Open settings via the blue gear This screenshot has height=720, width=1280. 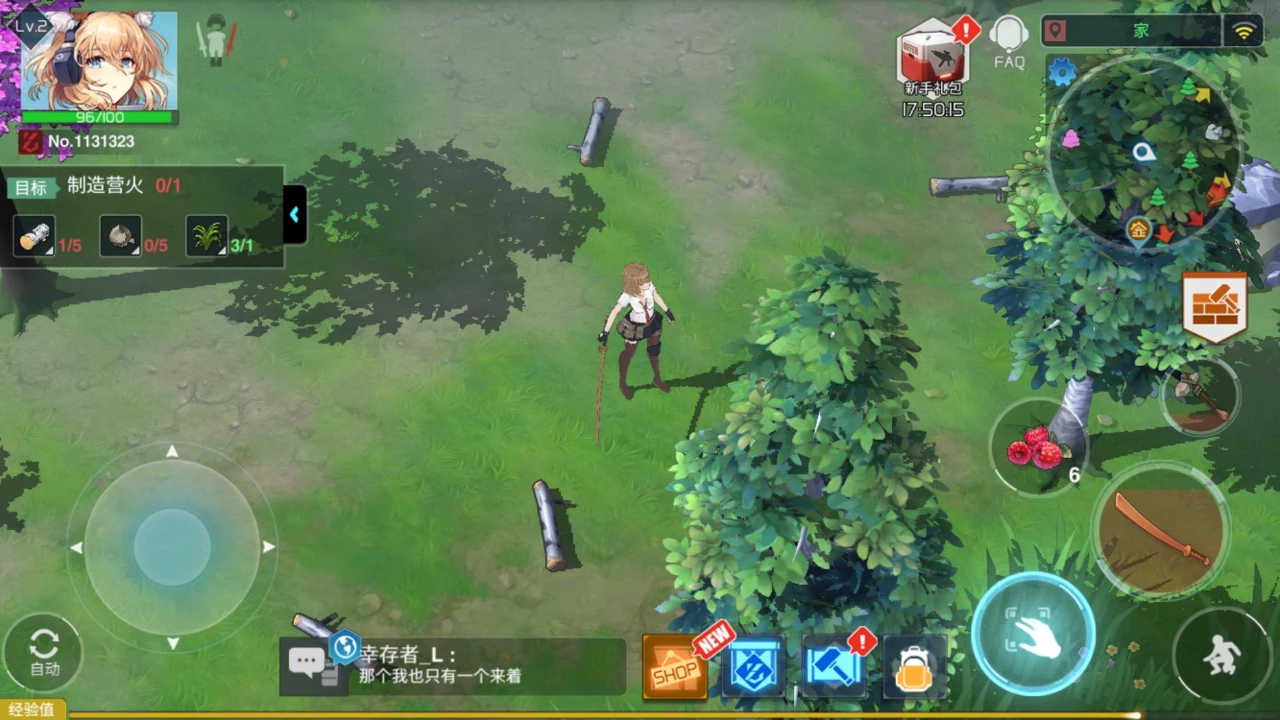point(1061,72)
